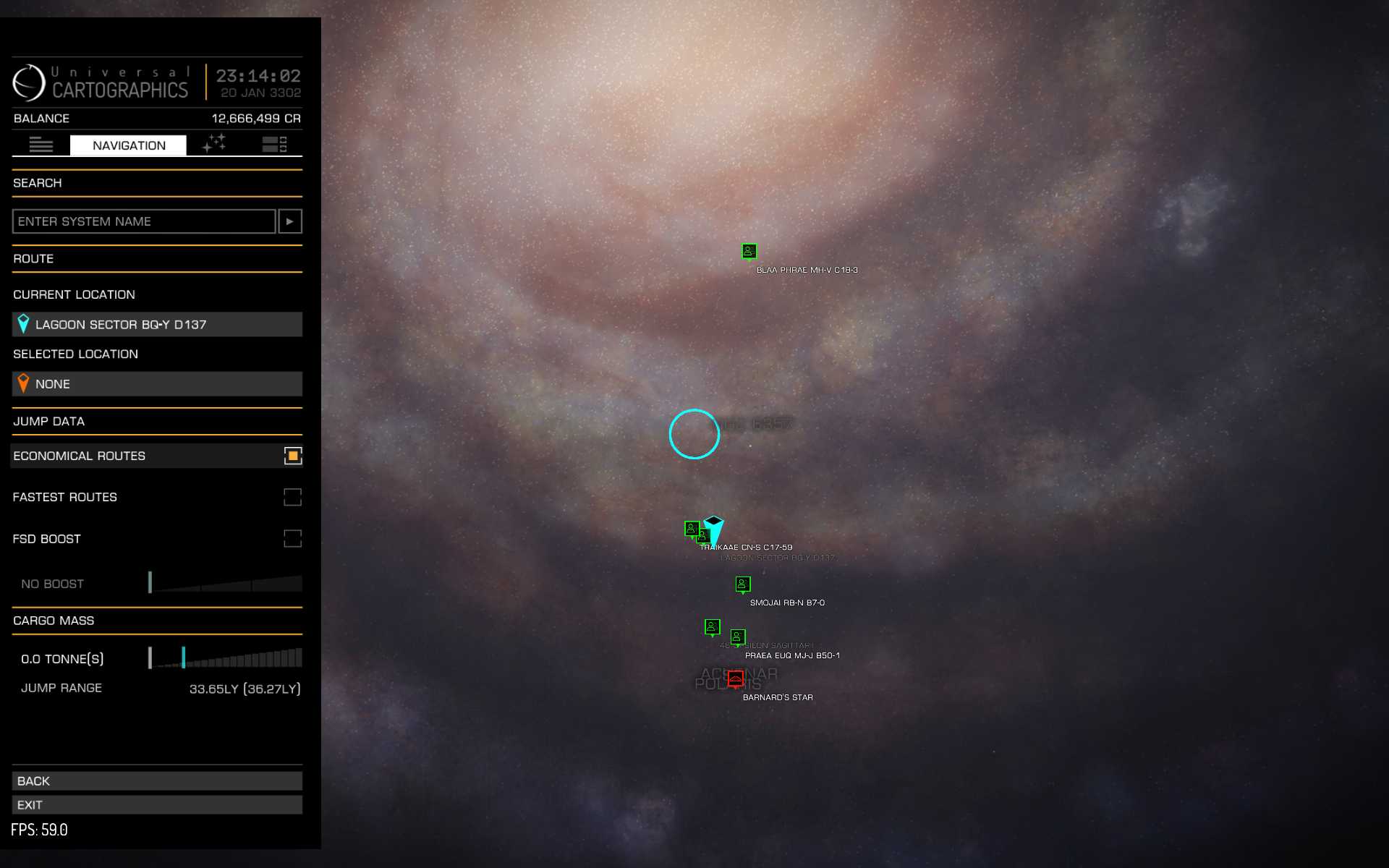Click the search arrow button
1389x868 pixels.
[290, 221]
